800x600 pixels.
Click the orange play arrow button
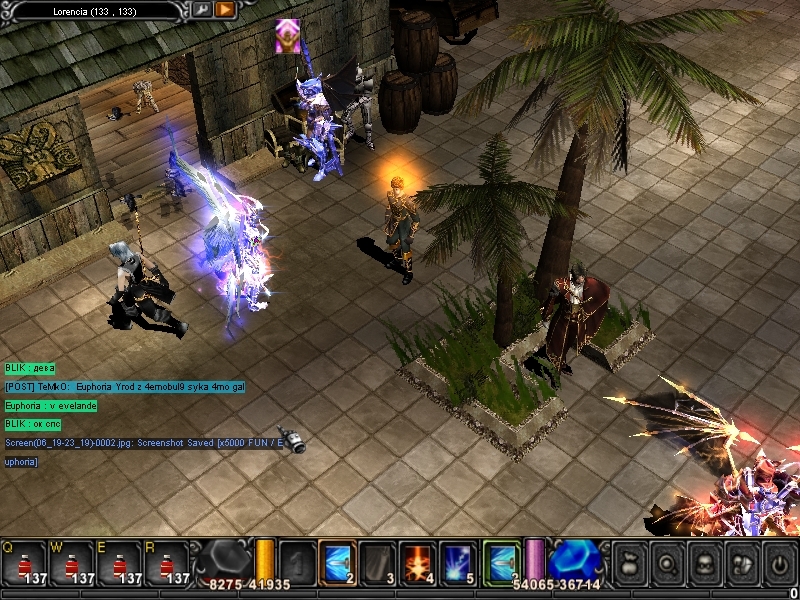224,9
